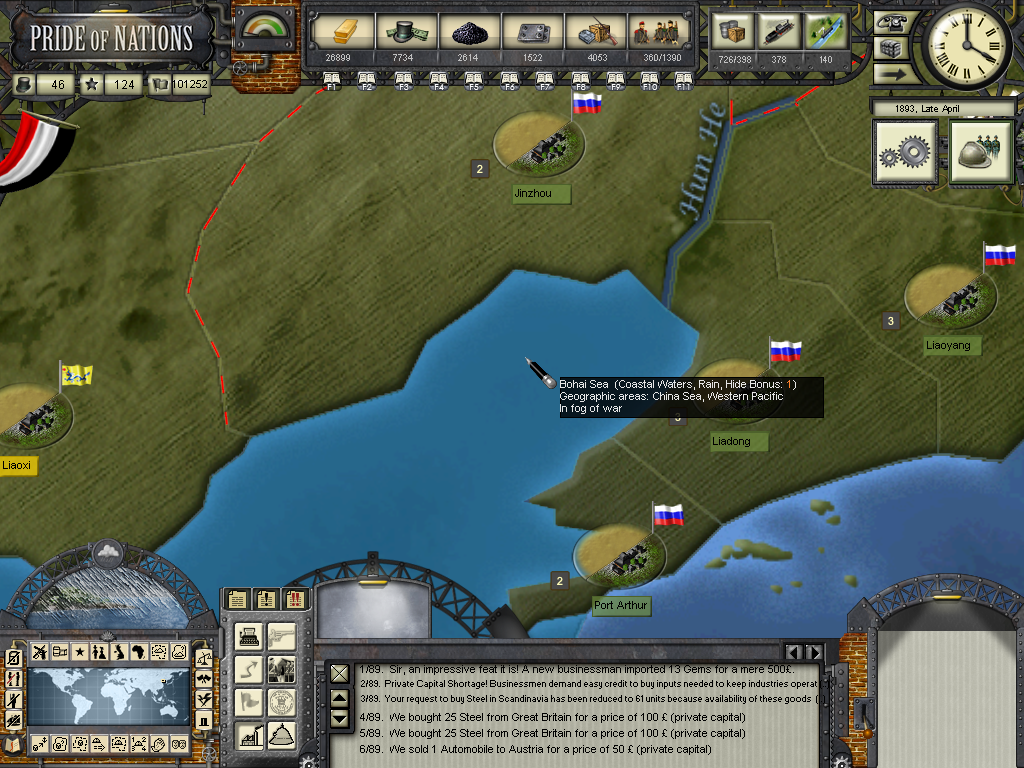The height and width of the screenshot is (768, 1024).
Task: Switch to the military helmet mode
Action: [981, 153]
